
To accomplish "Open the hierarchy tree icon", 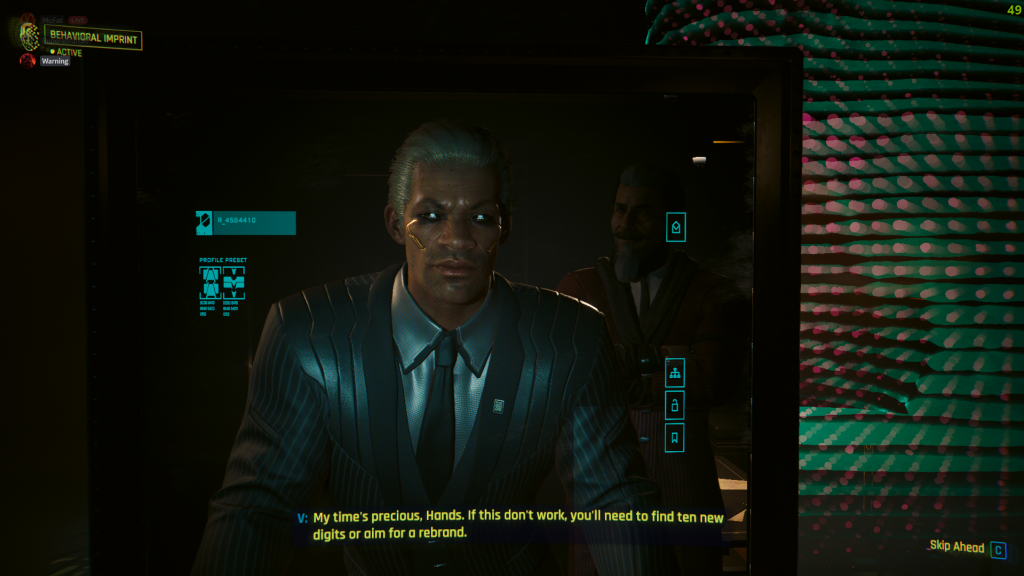I will [675, 374].
